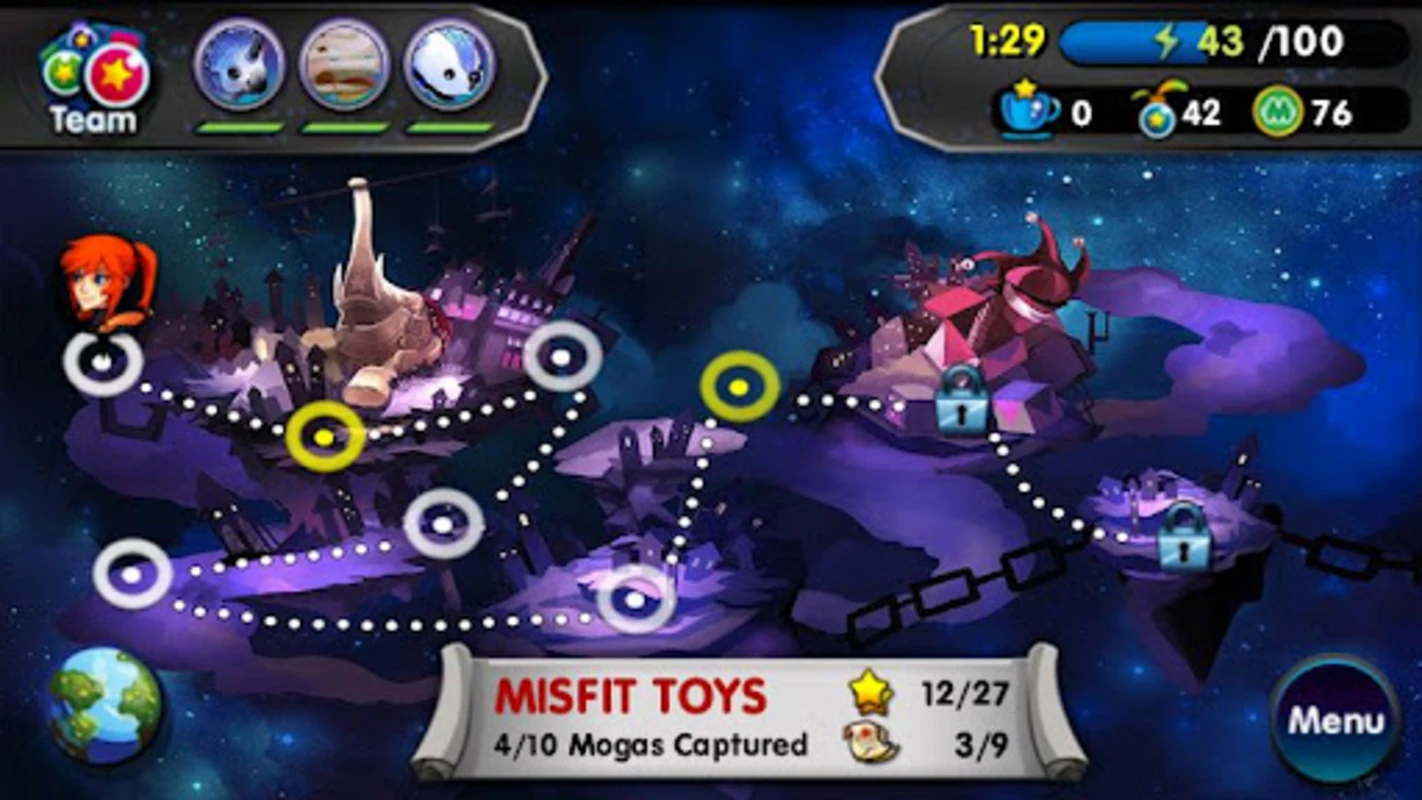Select the yellow node near the circus island
The image size is (1422, 800).
point(740,388)
